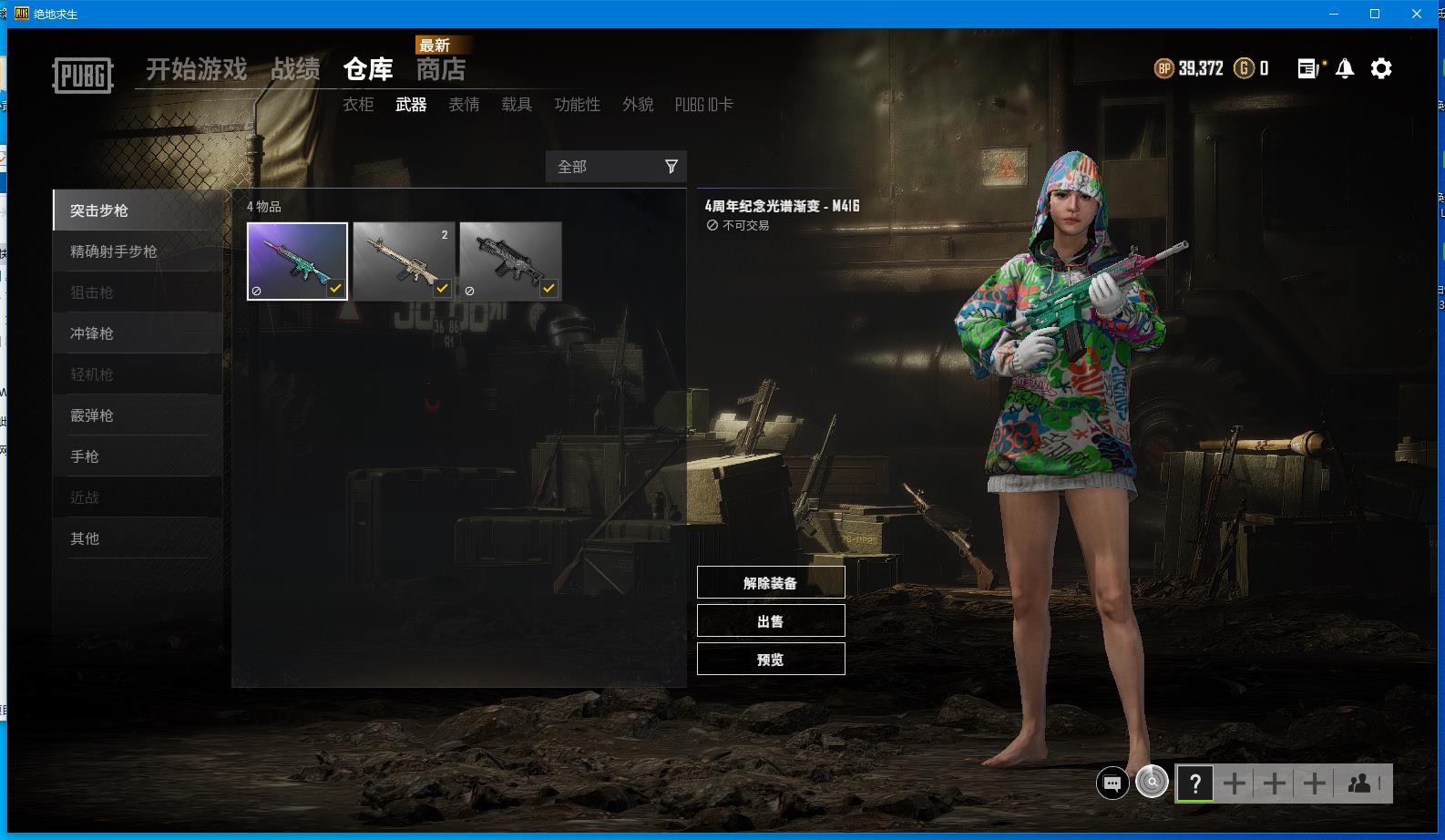
Task: Close the game window
Action: pos(1417,14)
